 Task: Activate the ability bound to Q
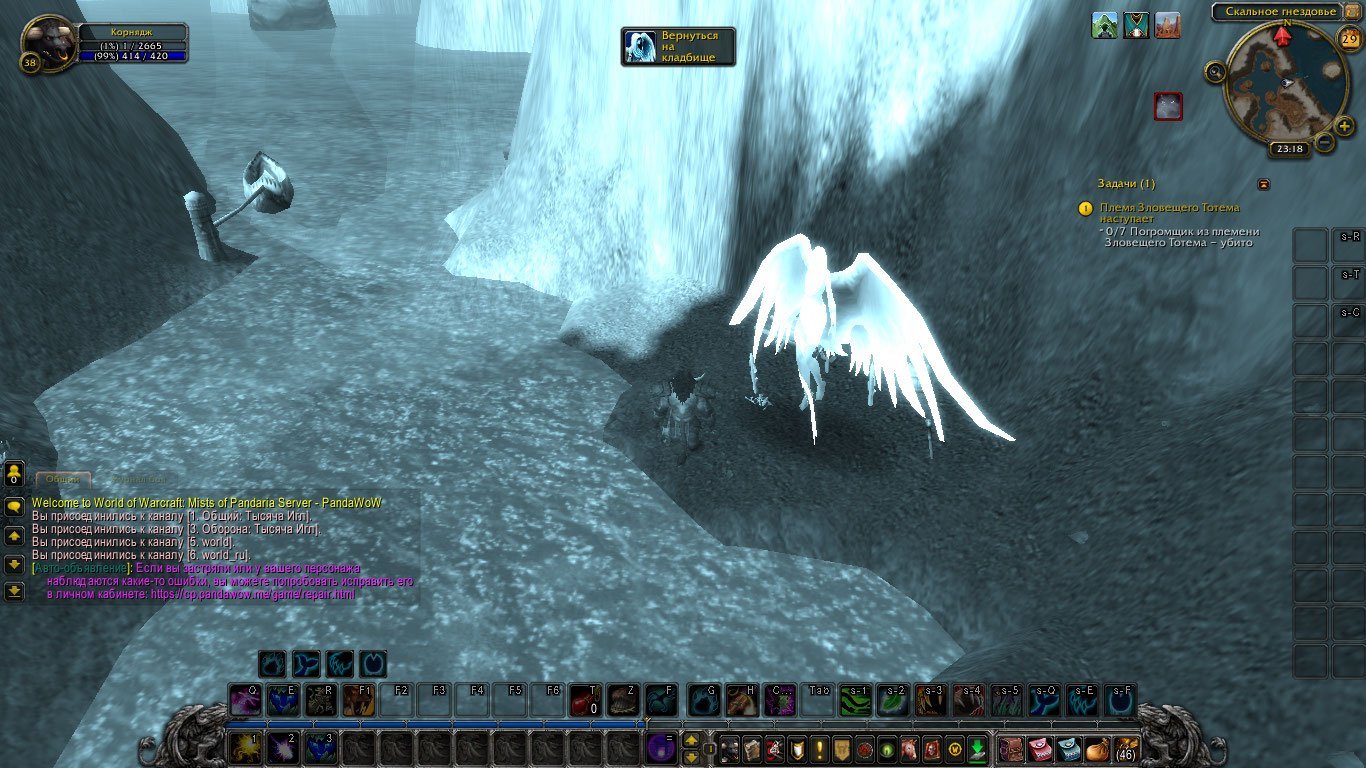click(244, 700)
